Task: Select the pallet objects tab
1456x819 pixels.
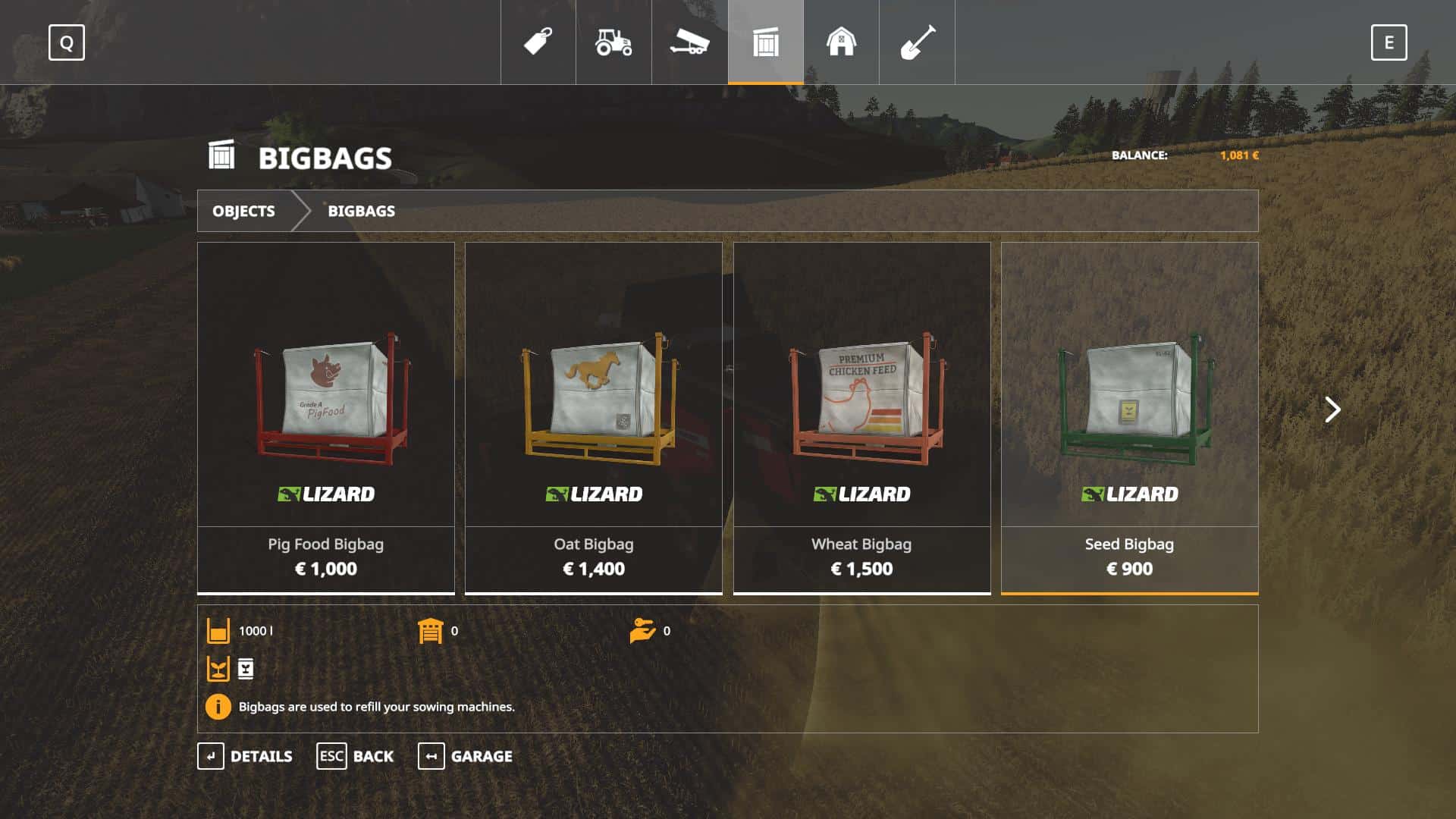Action: point(766,42)
